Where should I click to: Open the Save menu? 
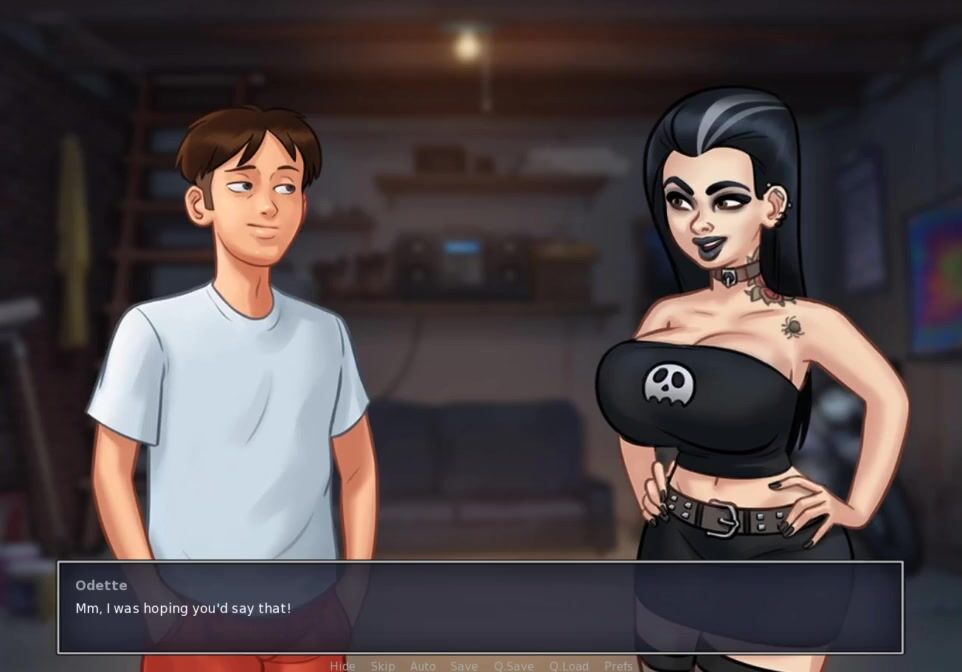464,666
